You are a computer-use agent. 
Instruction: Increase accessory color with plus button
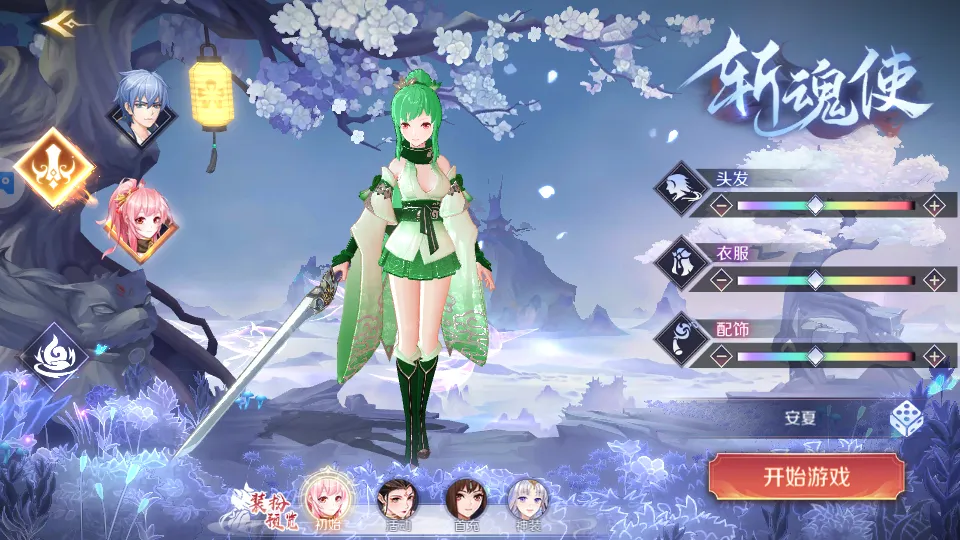tap(934, 355)
